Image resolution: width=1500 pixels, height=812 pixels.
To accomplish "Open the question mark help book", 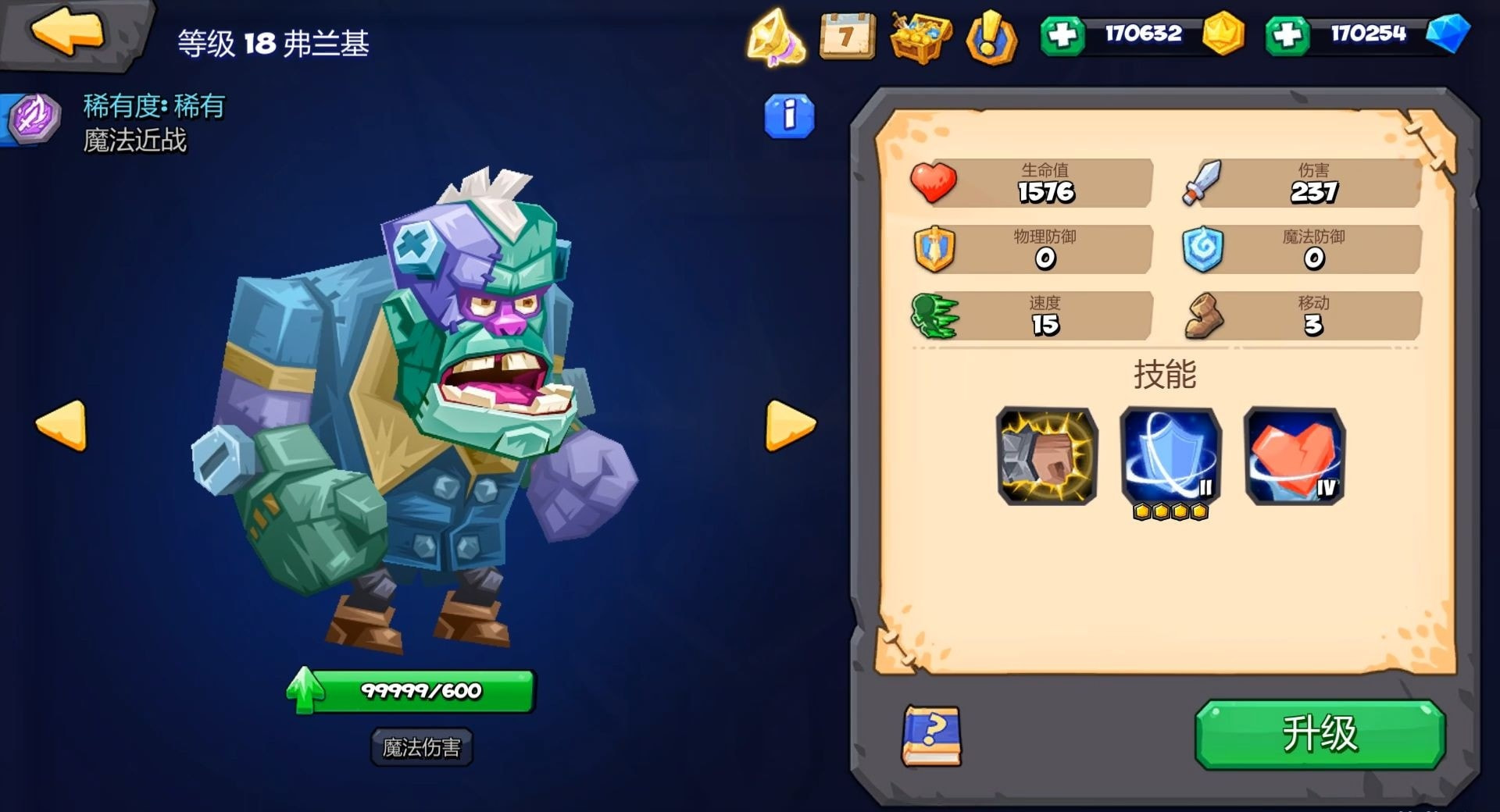I will click(932, 735).
